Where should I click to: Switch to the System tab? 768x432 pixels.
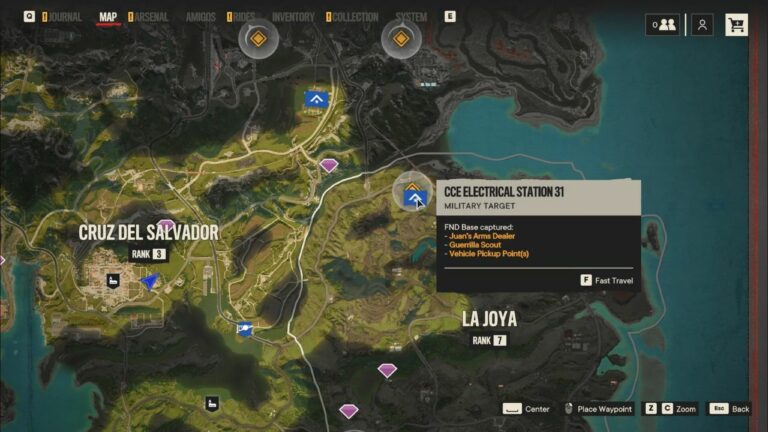click(410, 17)
